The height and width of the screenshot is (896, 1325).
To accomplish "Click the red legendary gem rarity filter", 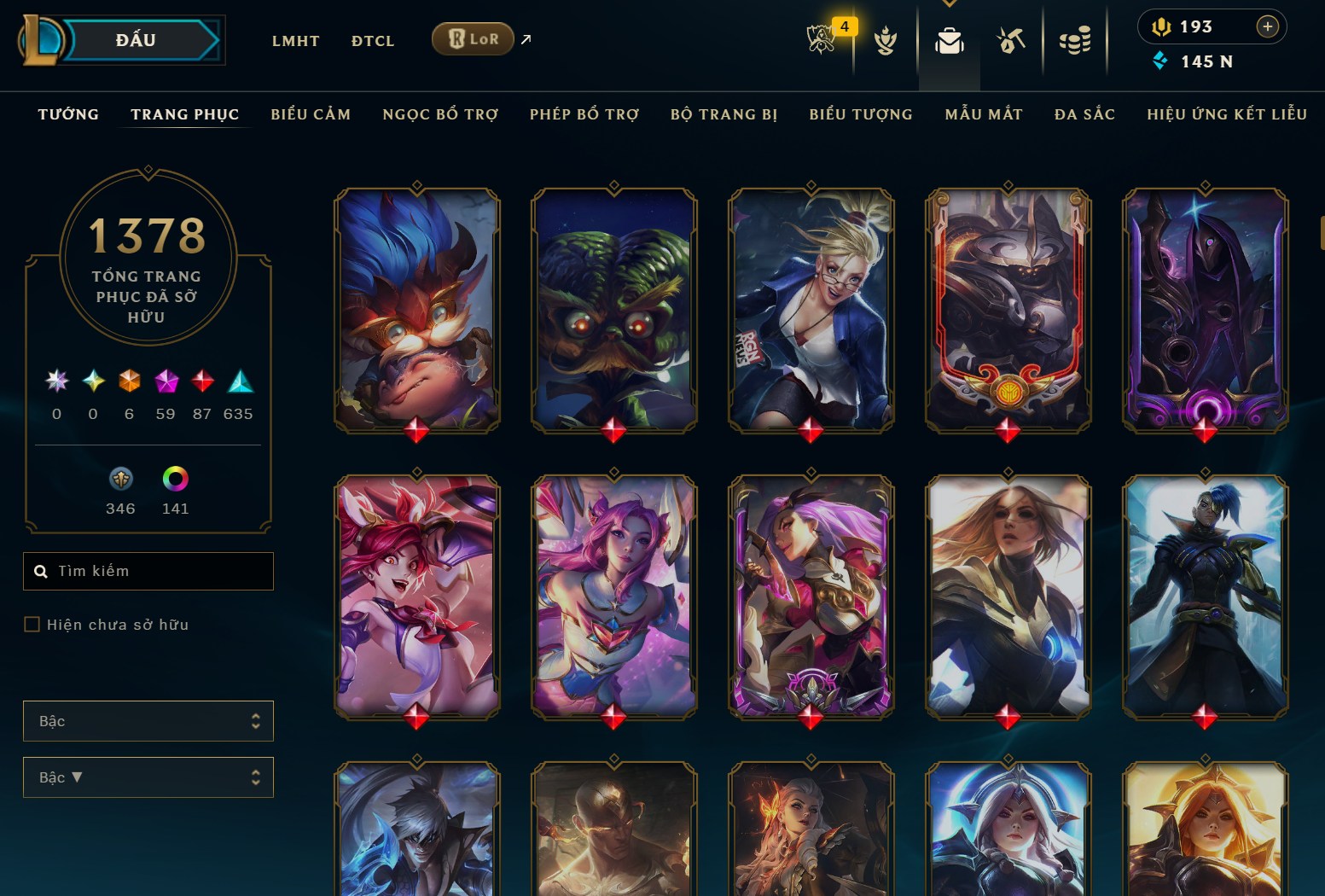I will pos(202,382).
